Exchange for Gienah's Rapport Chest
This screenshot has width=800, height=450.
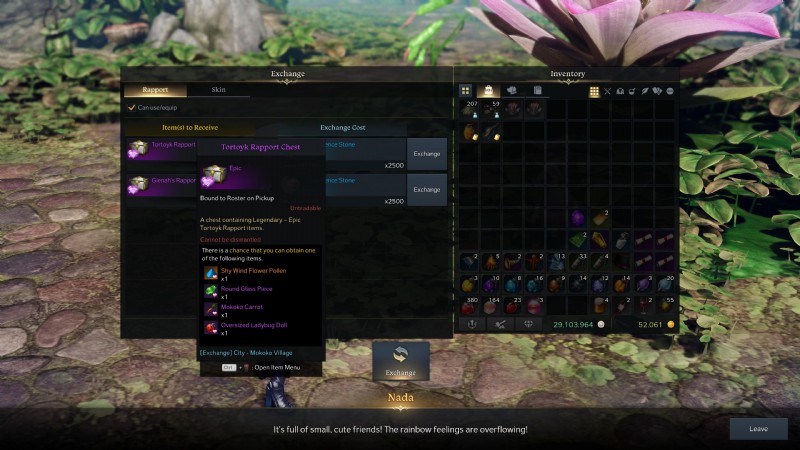(x=427, y=189)
